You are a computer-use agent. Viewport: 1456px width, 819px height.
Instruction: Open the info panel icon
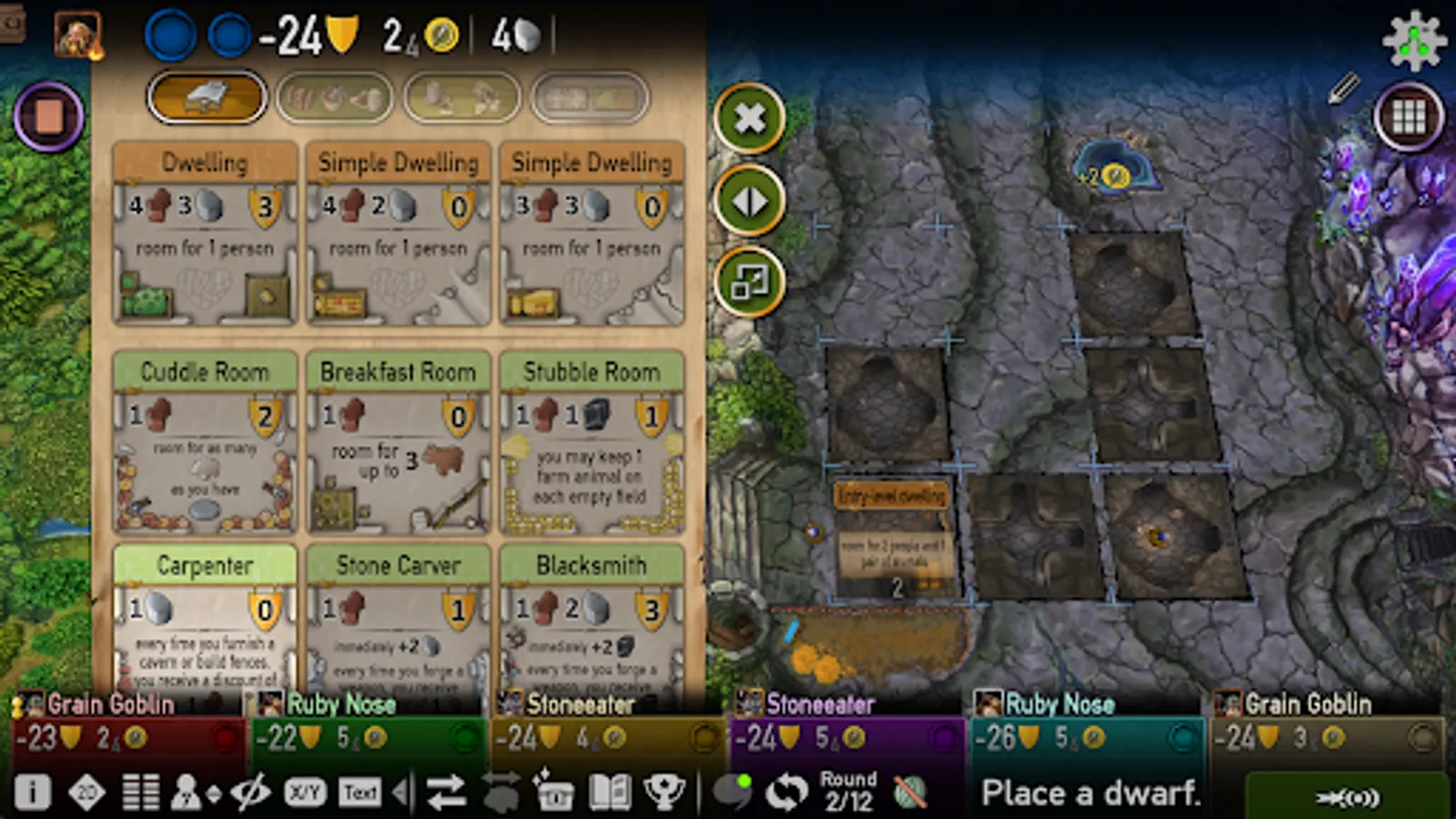click(34, 792)
